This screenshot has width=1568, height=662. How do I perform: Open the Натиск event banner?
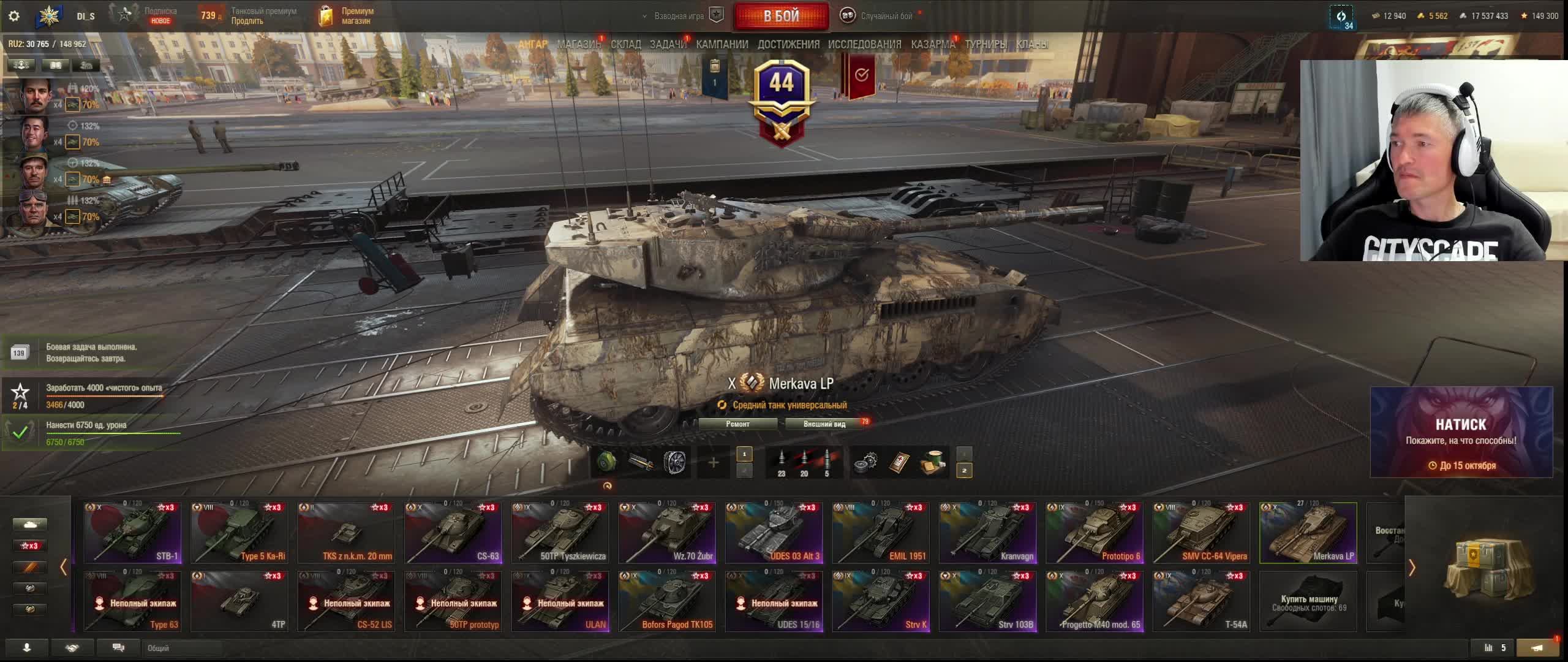1461,432
